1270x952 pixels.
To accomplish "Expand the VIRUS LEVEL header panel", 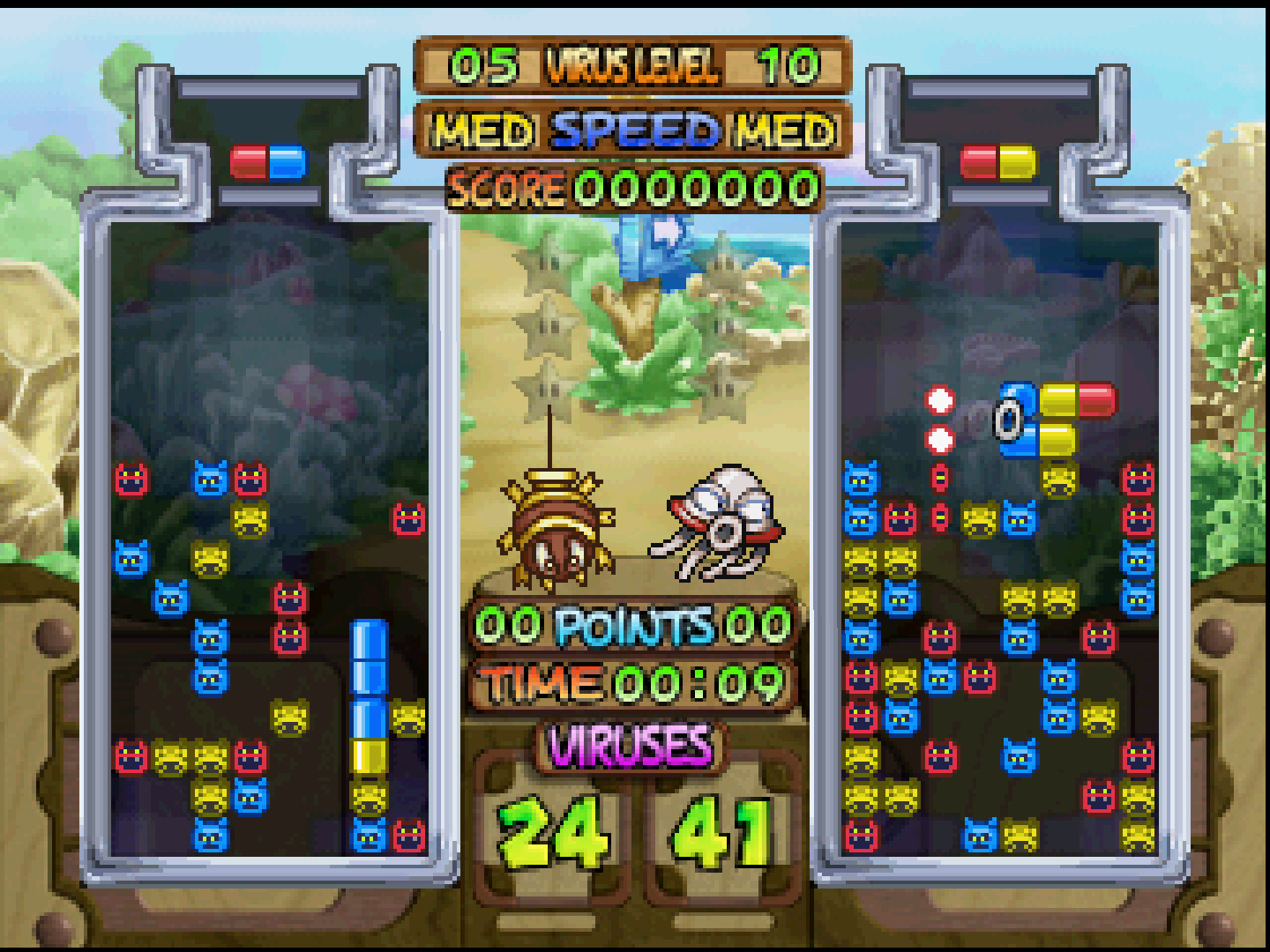I will pyautogui.click(x=631, y=62).
